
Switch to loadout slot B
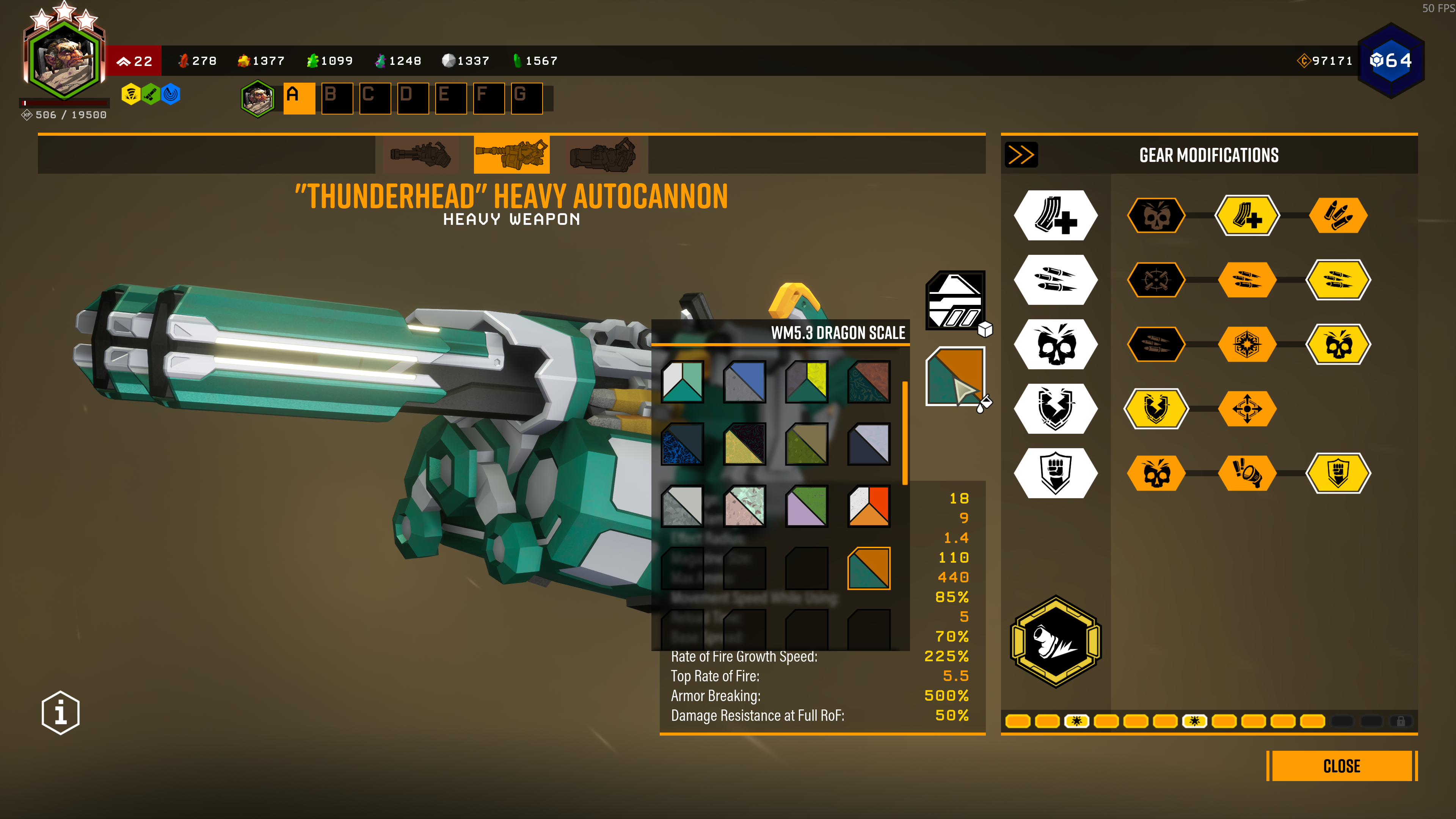click(x=337, y=98)
